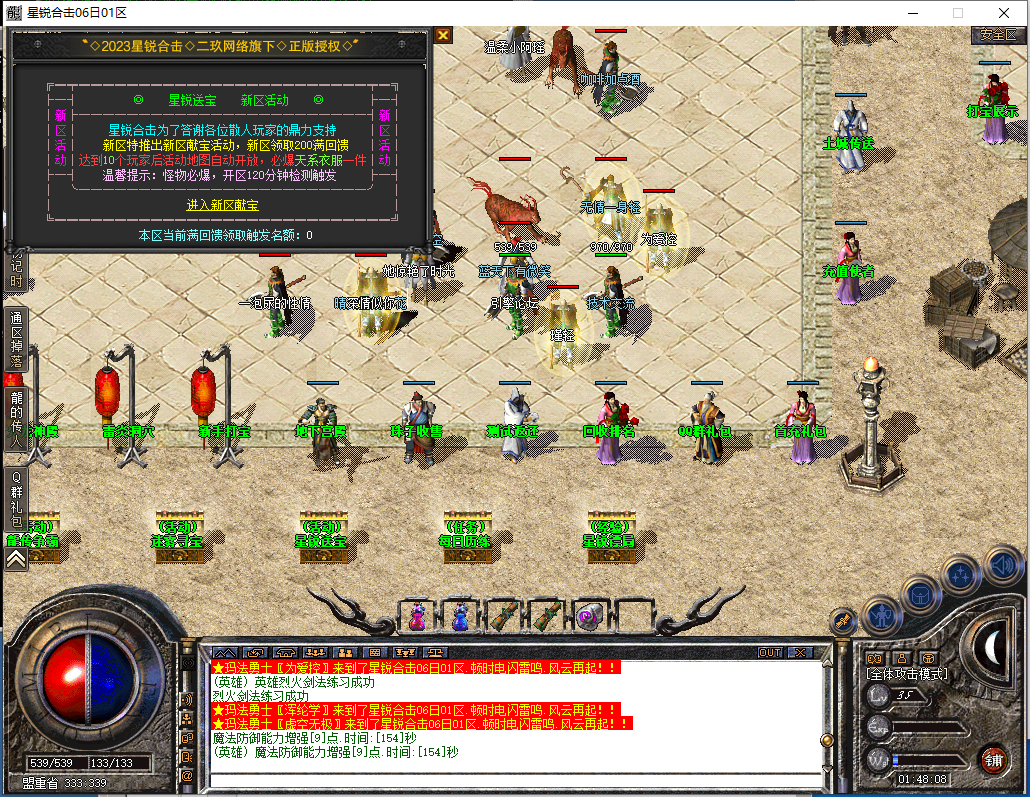Close the game window
Screen dimensions: 1030x797
pyautogui.click(x=1003, y=13)
